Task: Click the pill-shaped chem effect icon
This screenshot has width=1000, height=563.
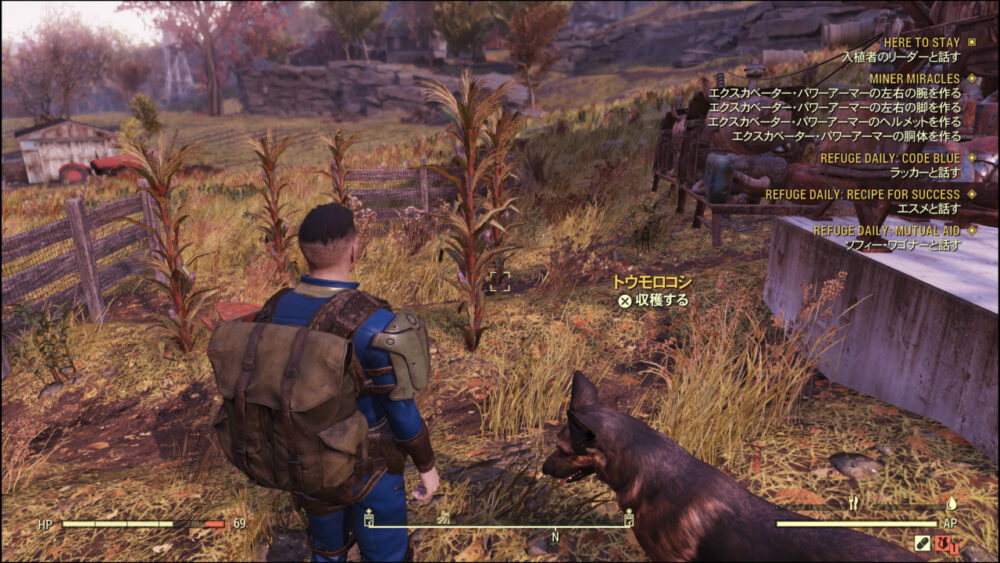Action: pyautogui.click(x=922, y=544)
